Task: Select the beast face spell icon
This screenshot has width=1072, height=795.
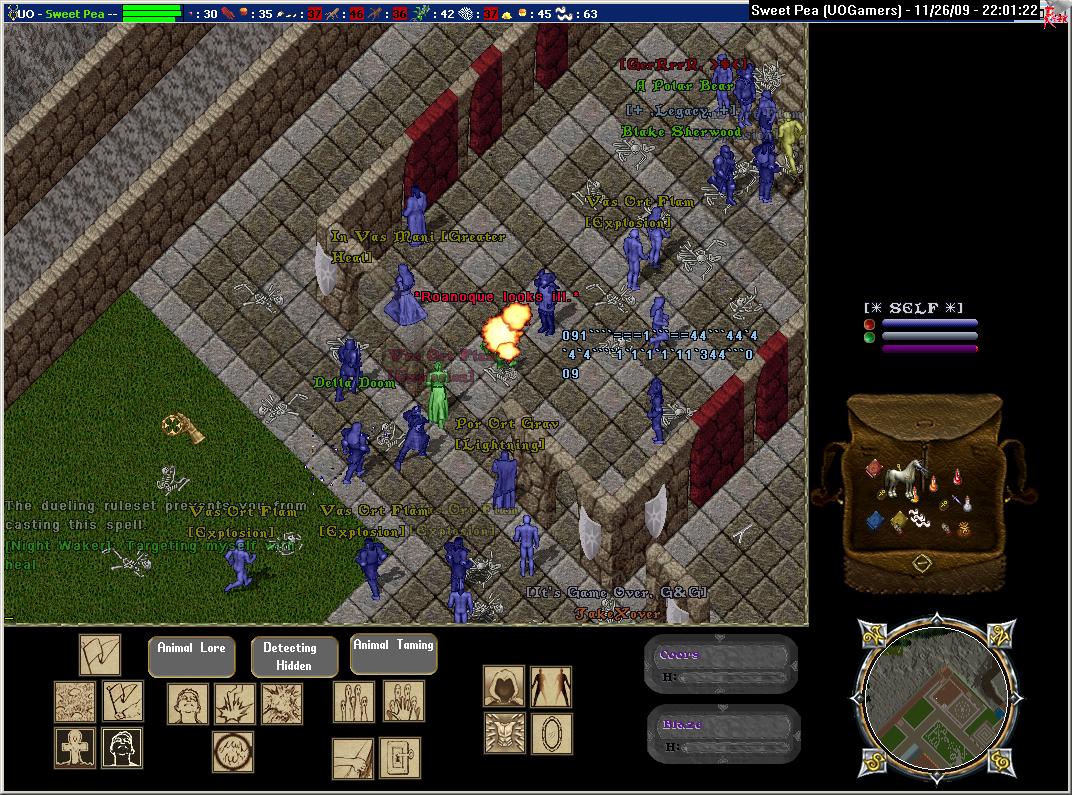Action: coord(504,733)
